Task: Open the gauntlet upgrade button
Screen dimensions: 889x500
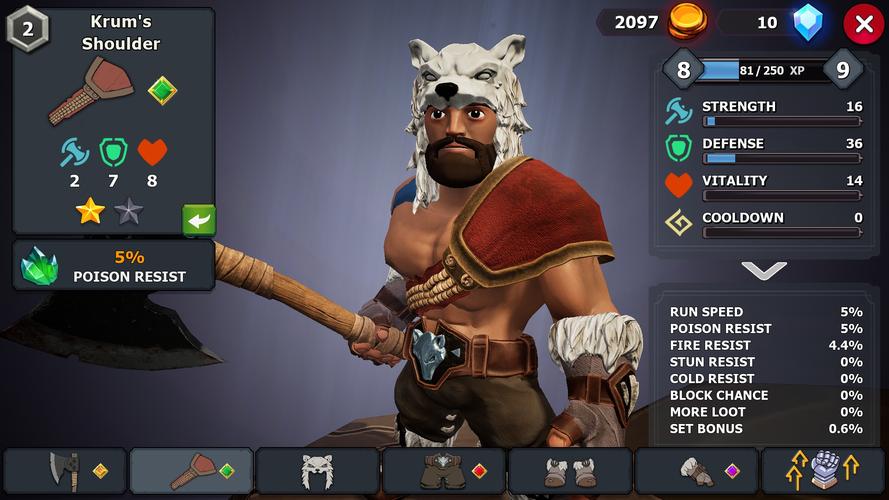Action: coord(824,470)
